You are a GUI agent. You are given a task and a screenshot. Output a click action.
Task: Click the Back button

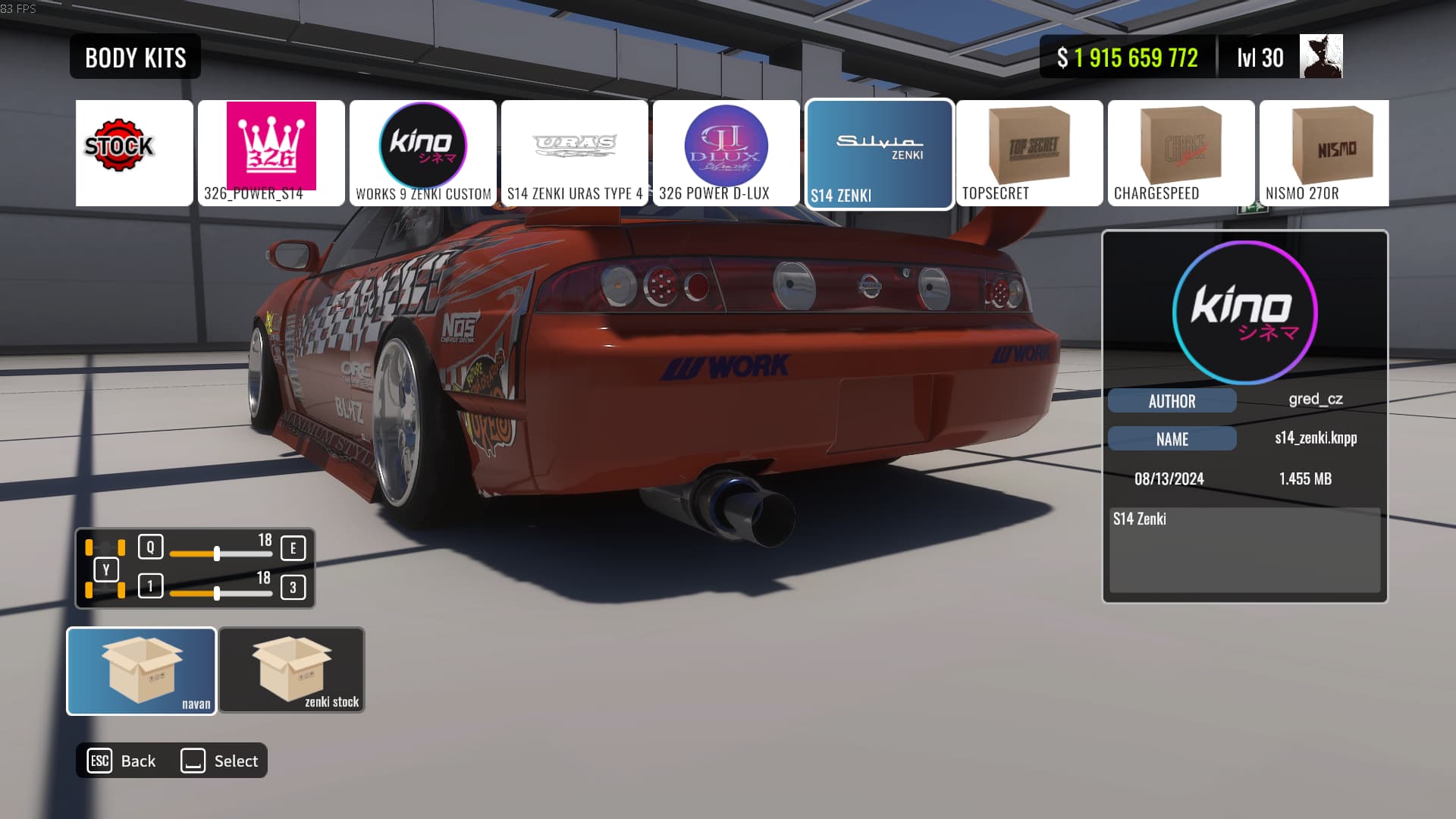tap(122, 761)
